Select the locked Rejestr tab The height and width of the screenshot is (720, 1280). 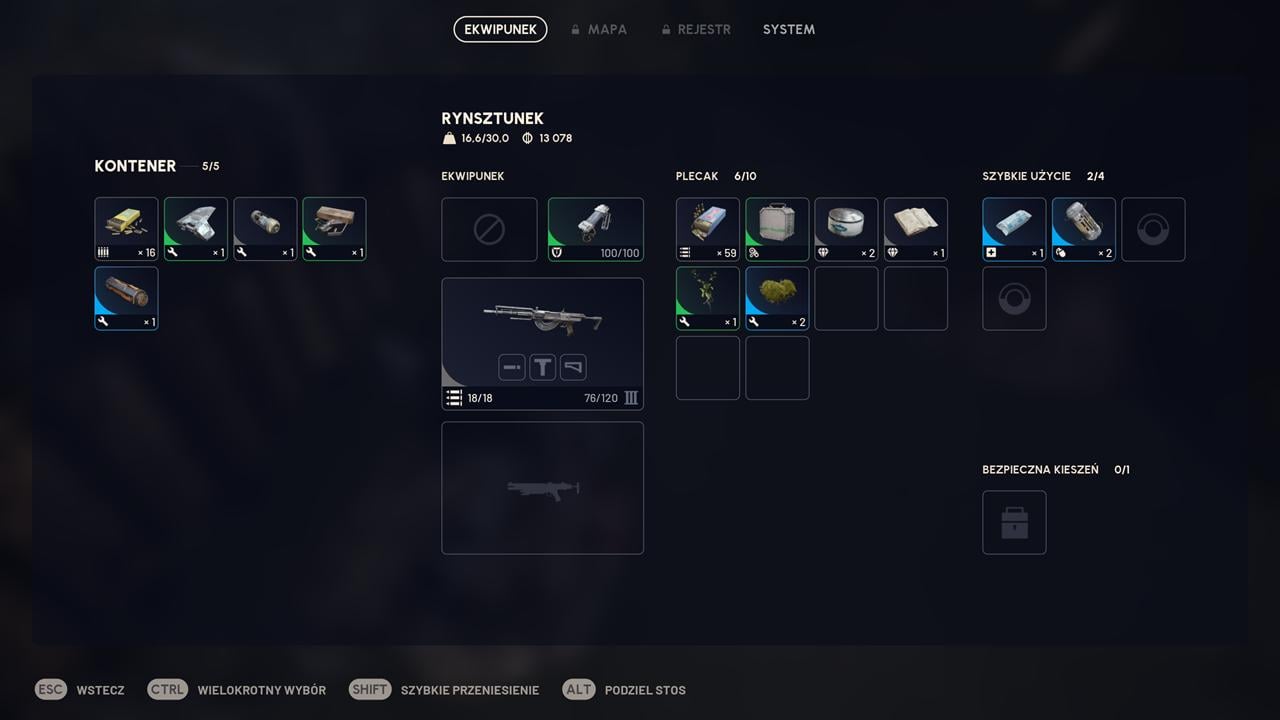click(696, 29)
